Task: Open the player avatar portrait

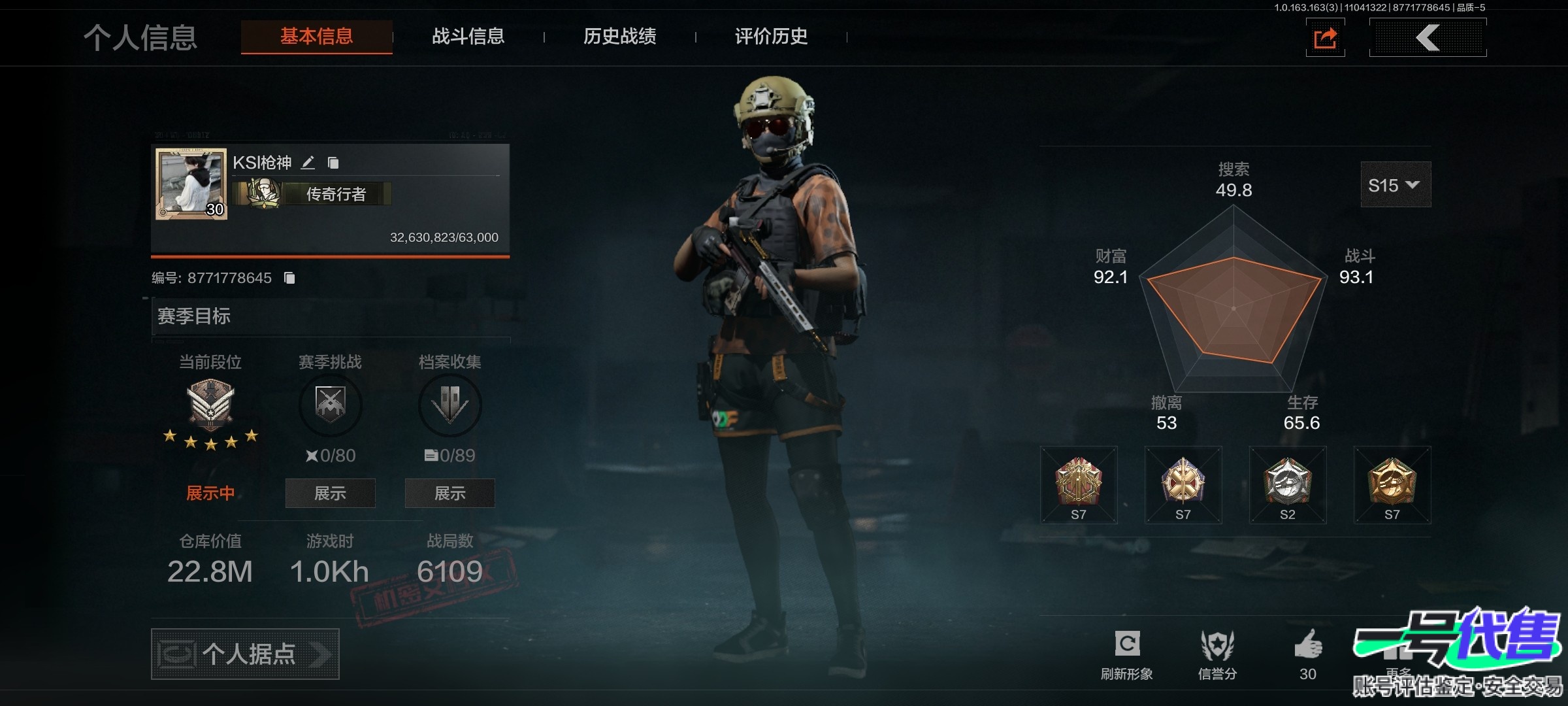Action: click(191, 184)
